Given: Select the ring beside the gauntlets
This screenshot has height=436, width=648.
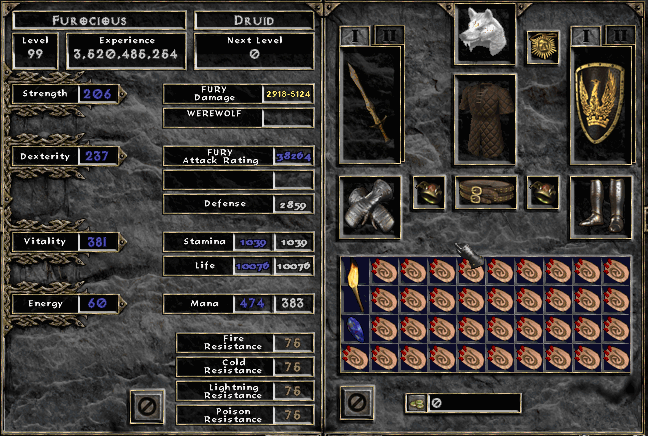Looking at the screenshot, I should 429,192.
